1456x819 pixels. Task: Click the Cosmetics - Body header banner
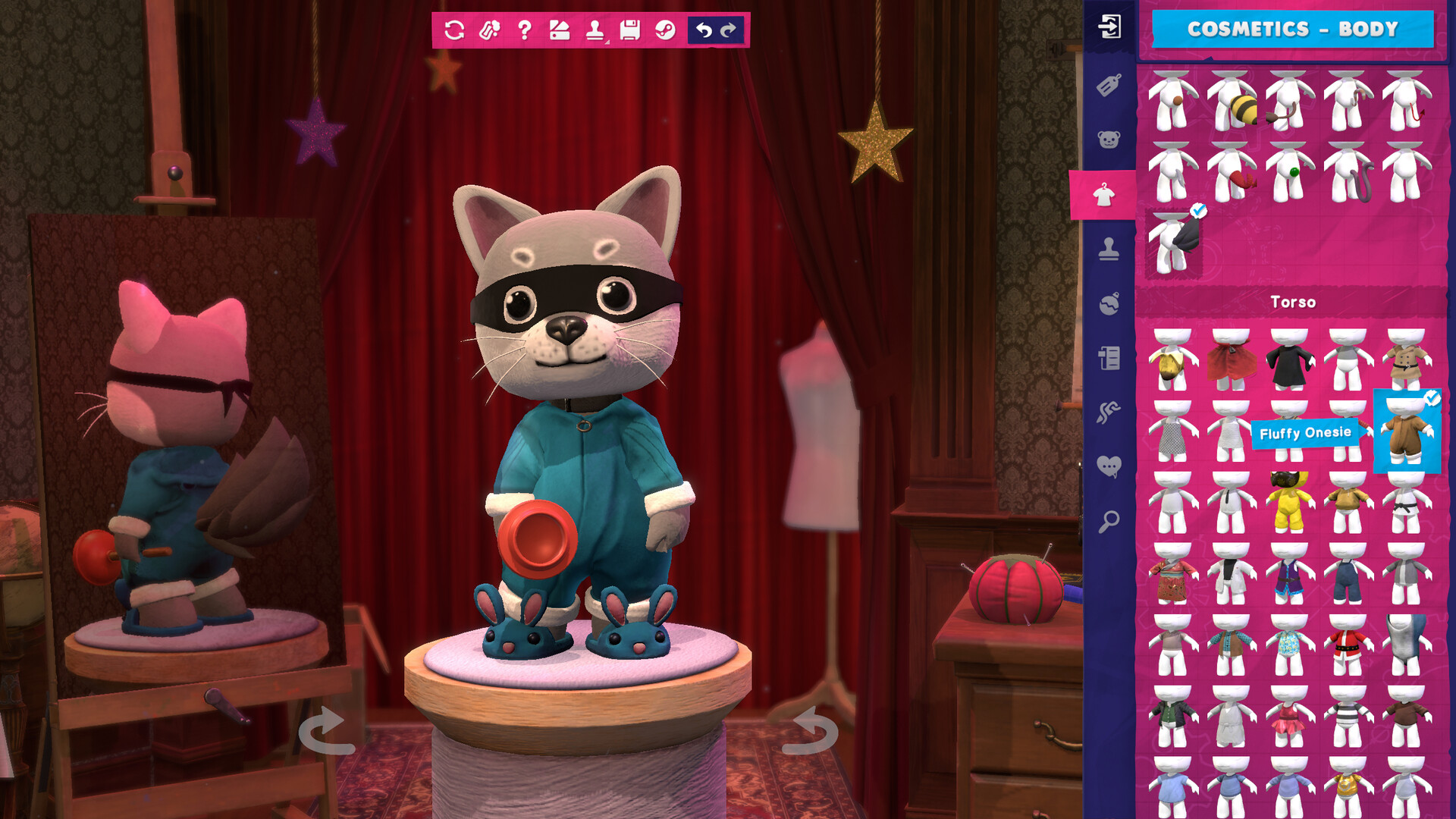click(1292, 30)
